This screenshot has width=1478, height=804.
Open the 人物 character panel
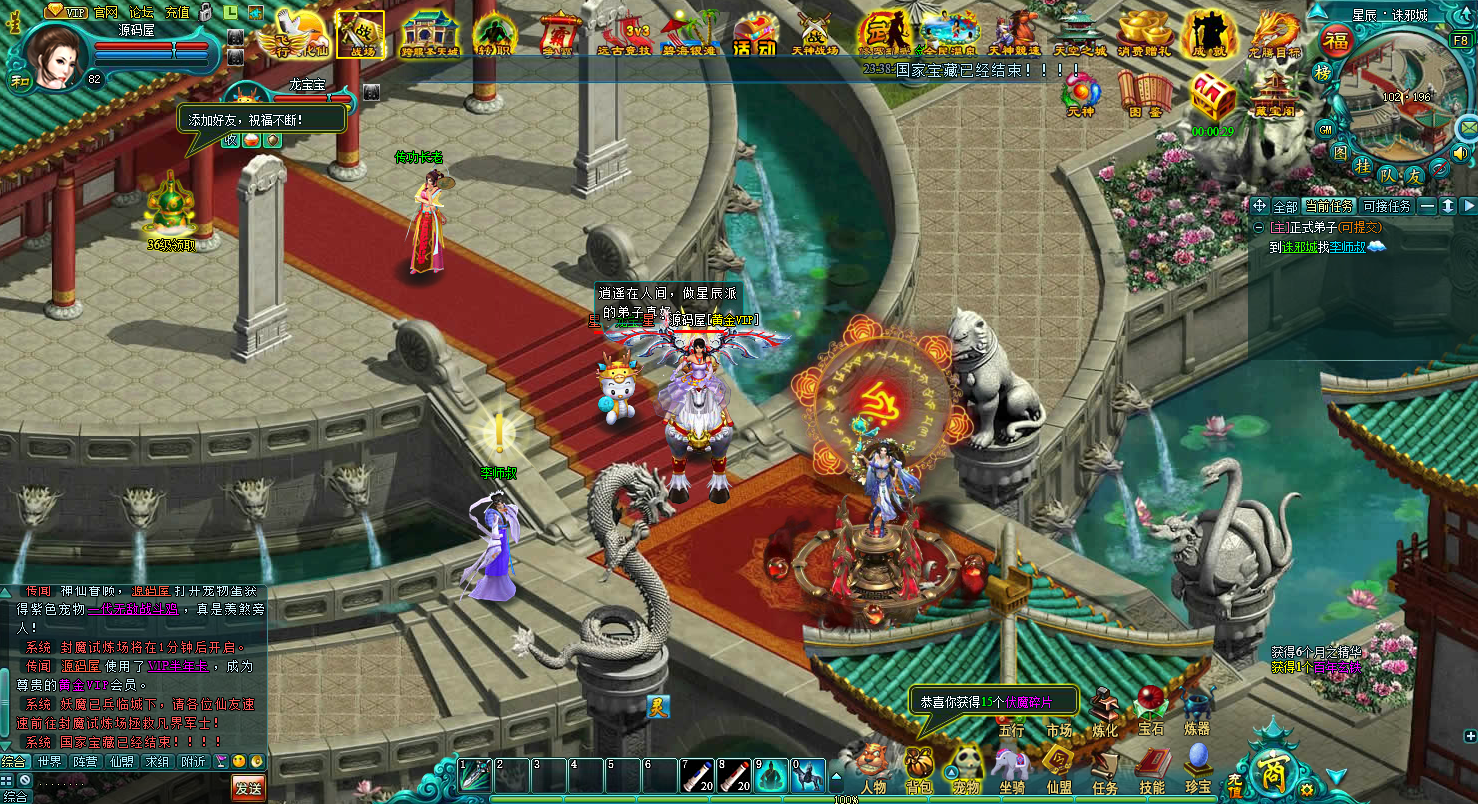pos(872,769)
